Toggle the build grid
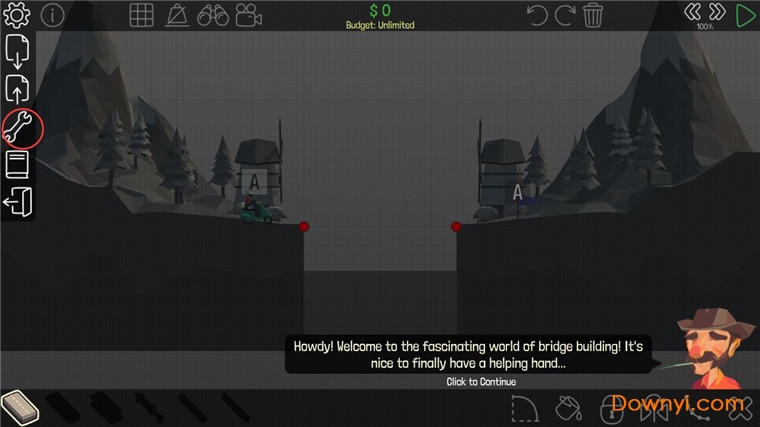Viewport: 760px width, 427px height. click(x=141, y=15)
